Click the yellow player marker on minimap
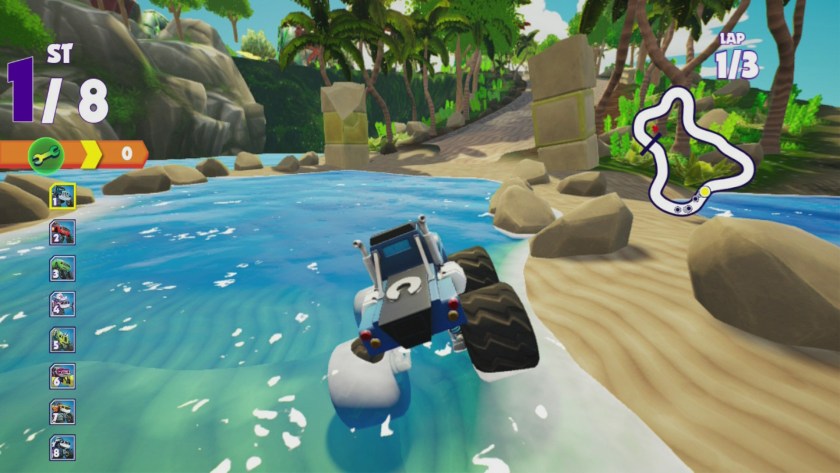The width and height of the screenshot is (840, 473). point(705,190)
